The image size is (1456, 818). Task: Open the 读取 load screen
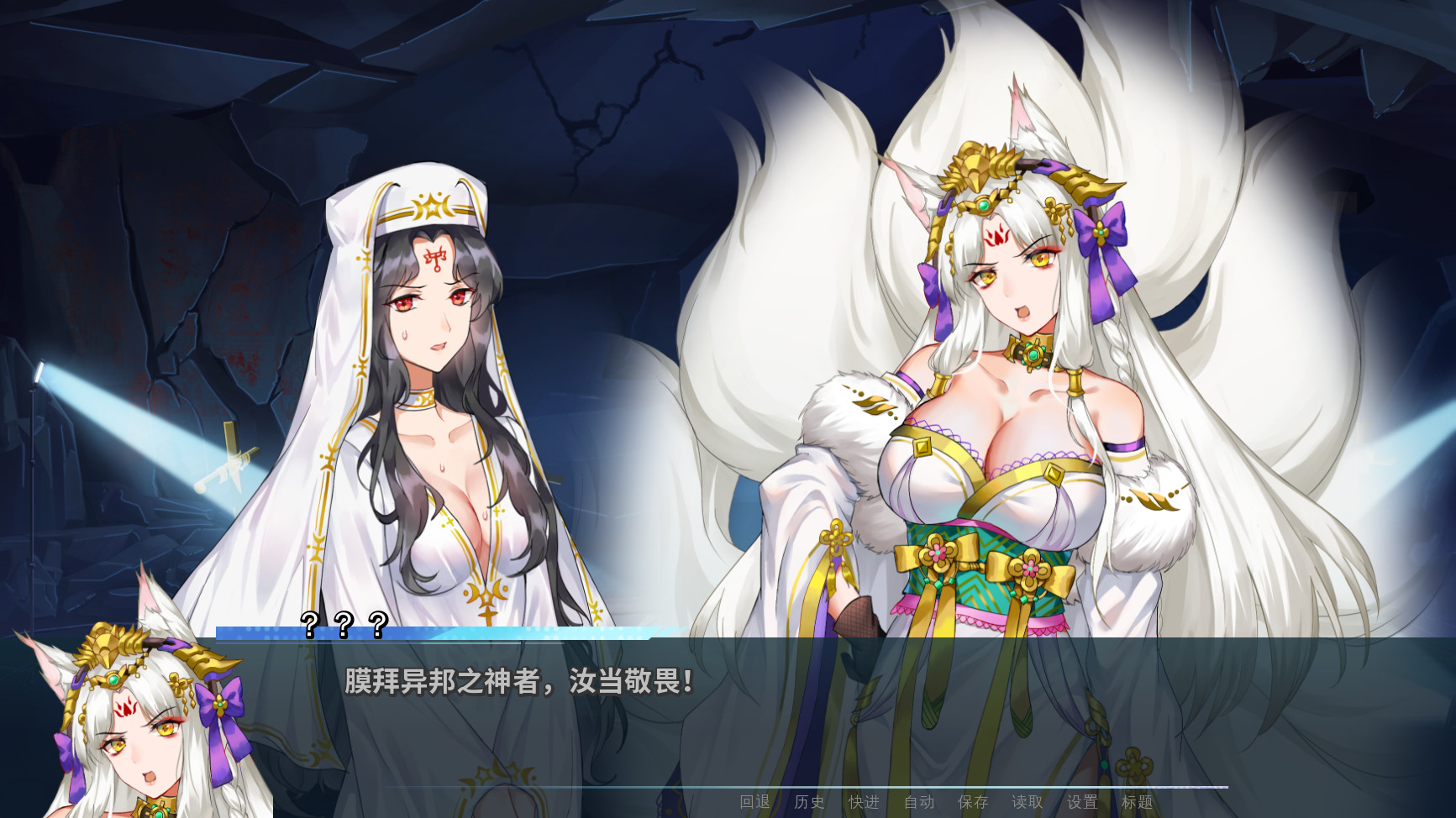pos(1028,801)
